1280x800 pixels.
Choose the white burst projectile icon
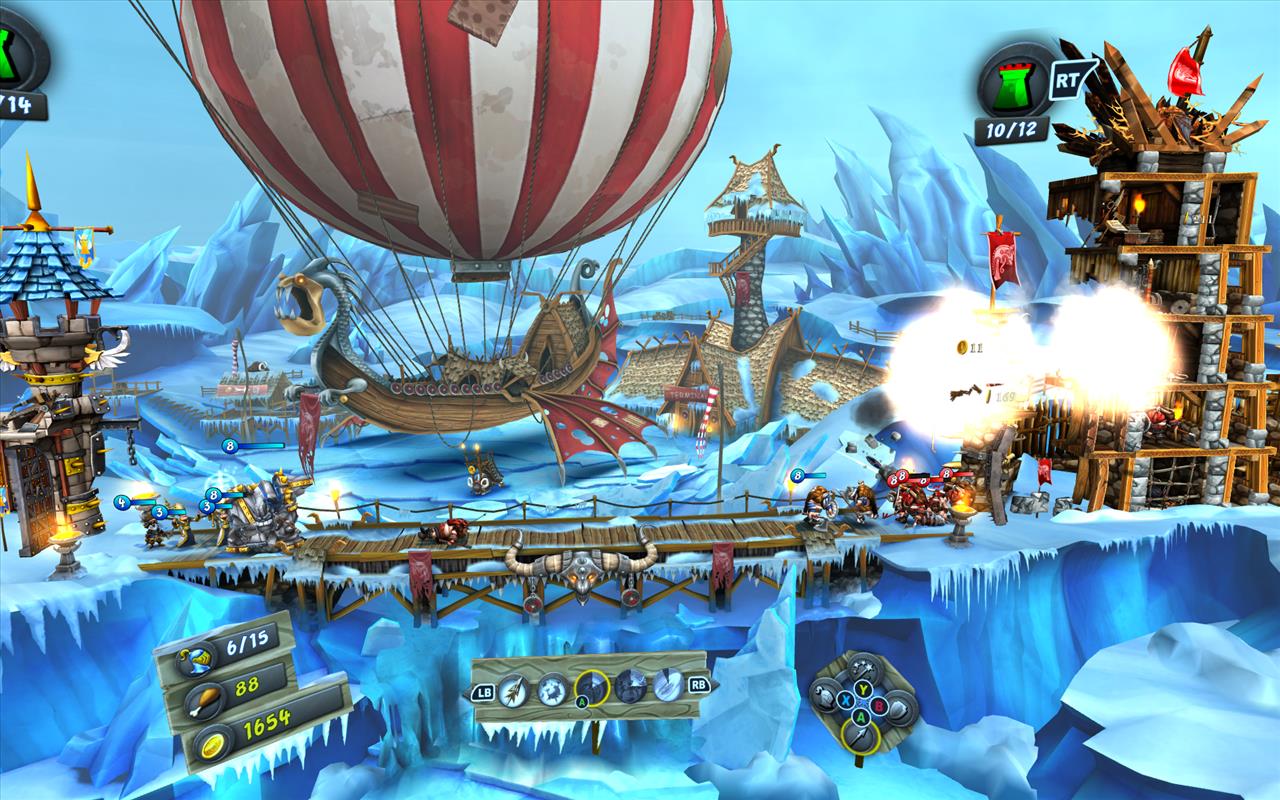[552, 688]
